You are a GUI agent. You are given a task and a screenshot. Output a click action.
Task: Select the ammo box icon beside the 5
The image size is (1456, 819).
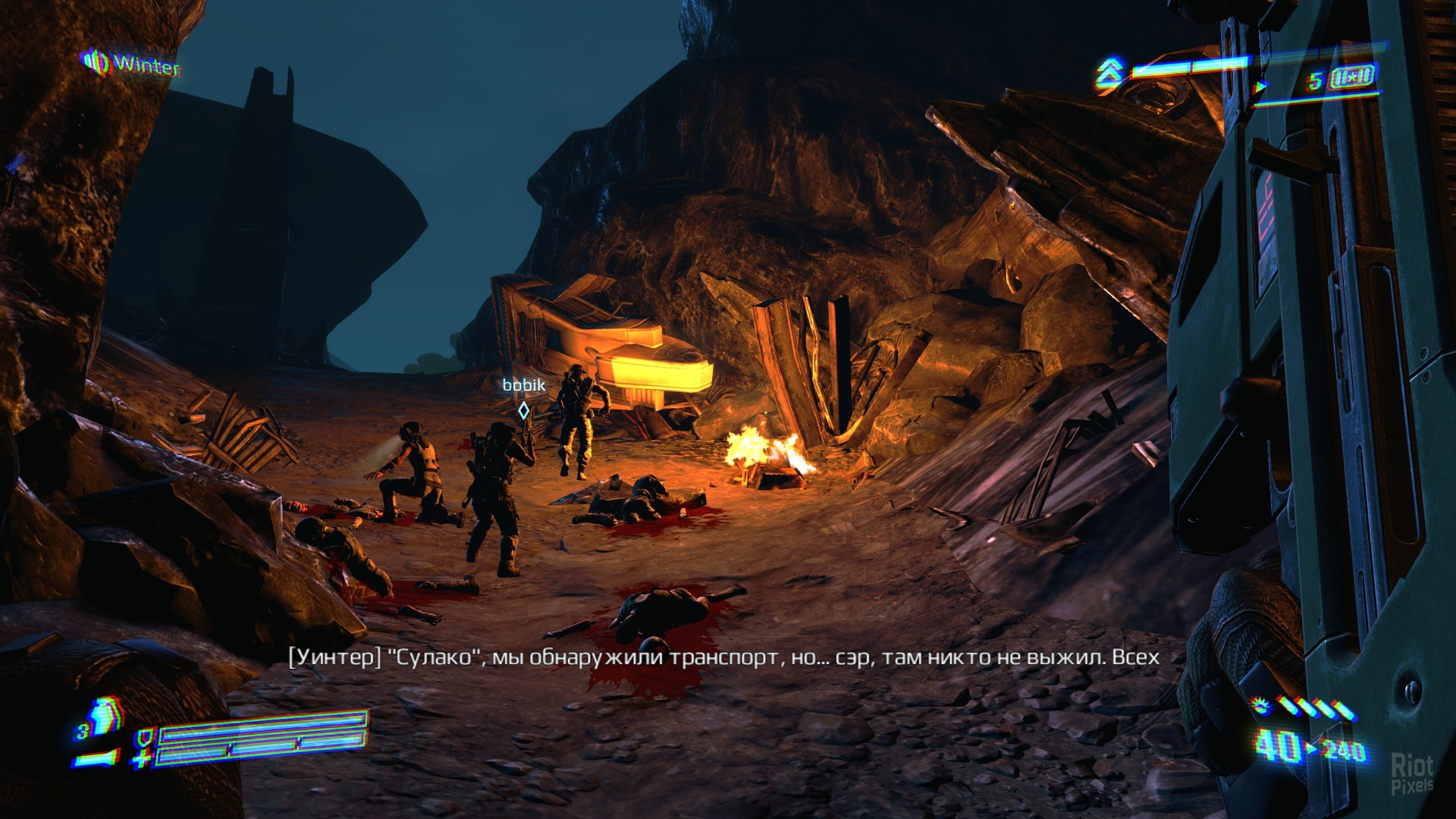pos(1351,78)
